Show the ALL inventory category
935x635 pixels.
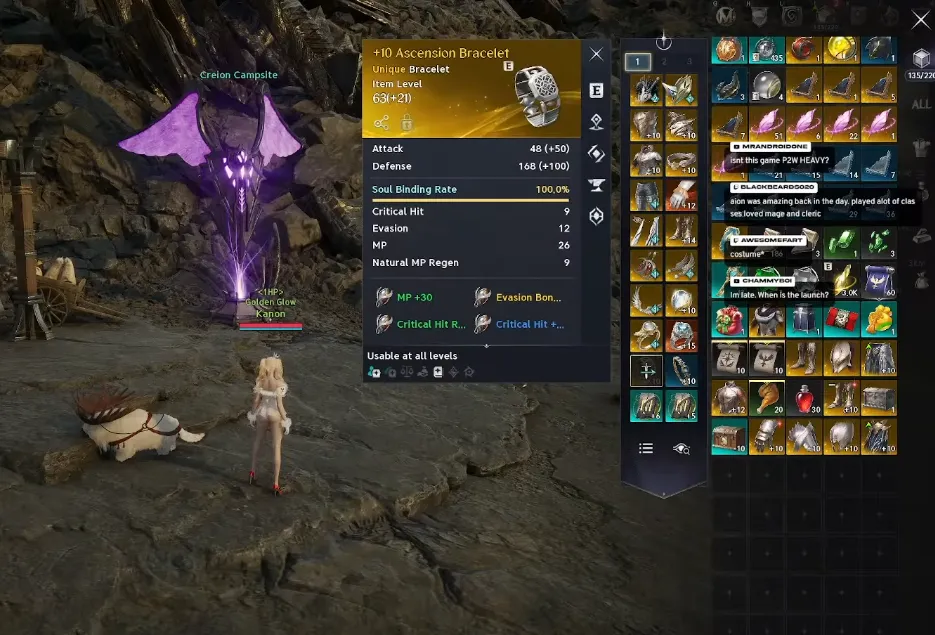(921, 105)
